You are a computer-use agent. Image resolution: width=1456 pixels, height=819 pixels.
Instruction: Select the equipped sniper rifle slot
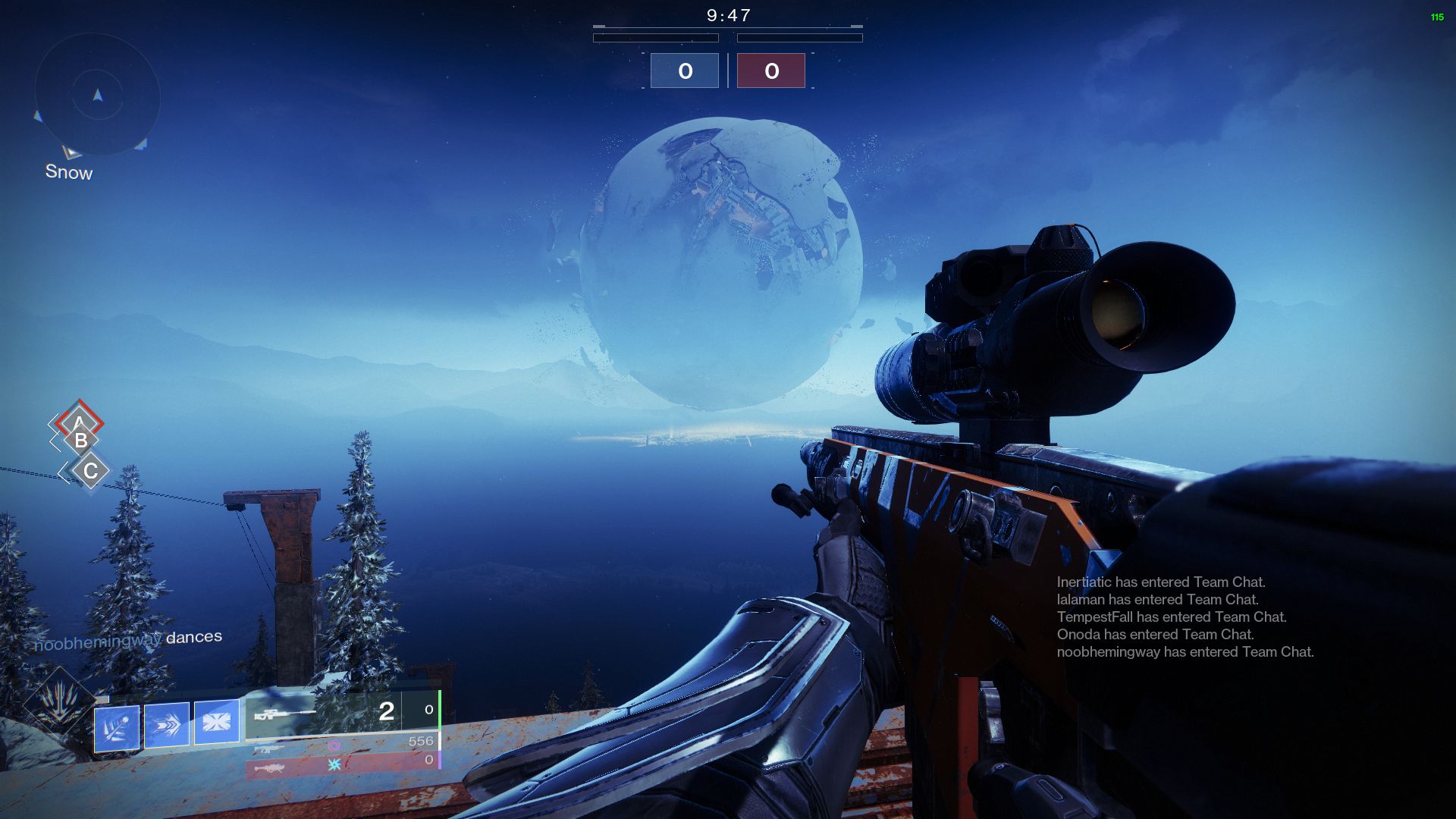coord(341,713)
